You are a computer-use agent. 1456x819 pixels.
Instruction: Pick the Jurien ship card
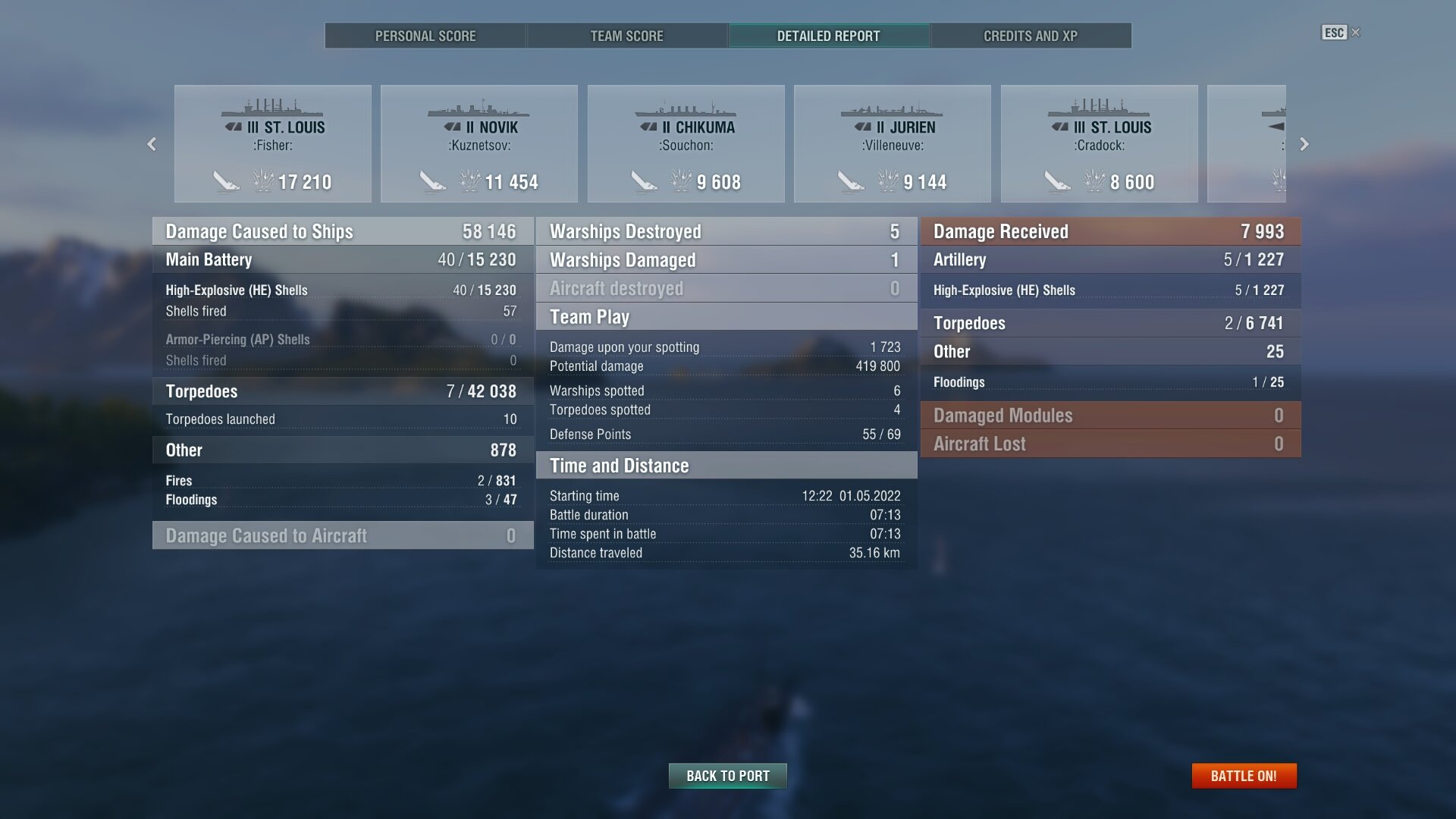(893, 144)
